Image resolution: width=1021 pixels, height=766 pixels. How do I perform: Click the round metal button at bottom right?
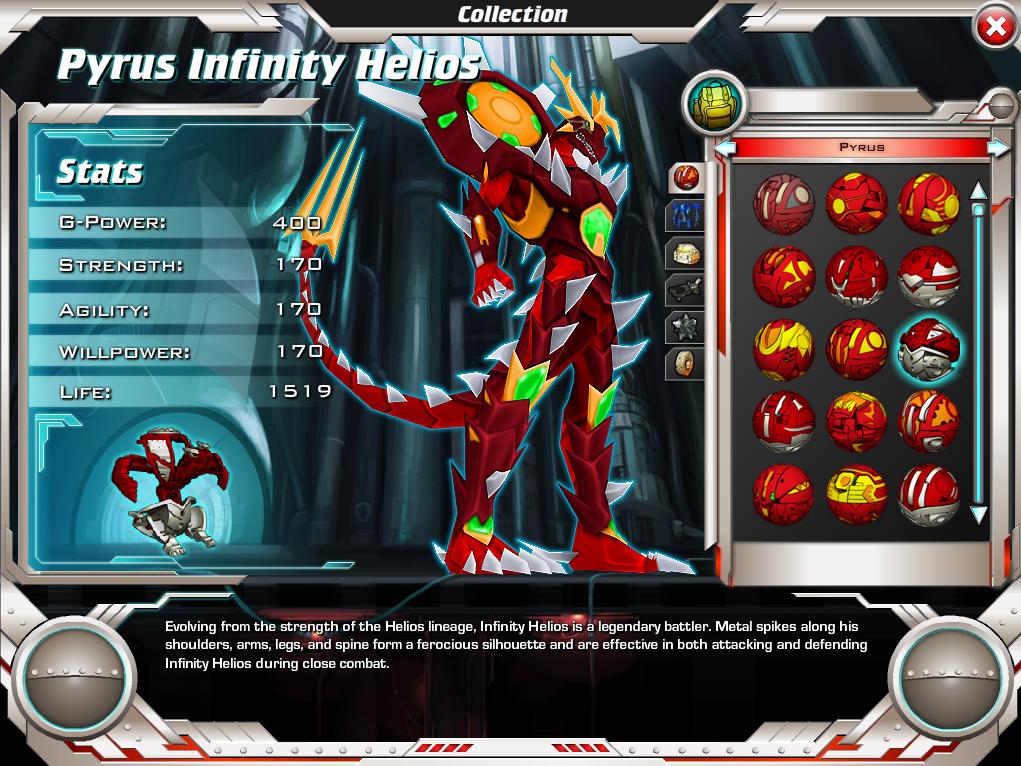943,678
